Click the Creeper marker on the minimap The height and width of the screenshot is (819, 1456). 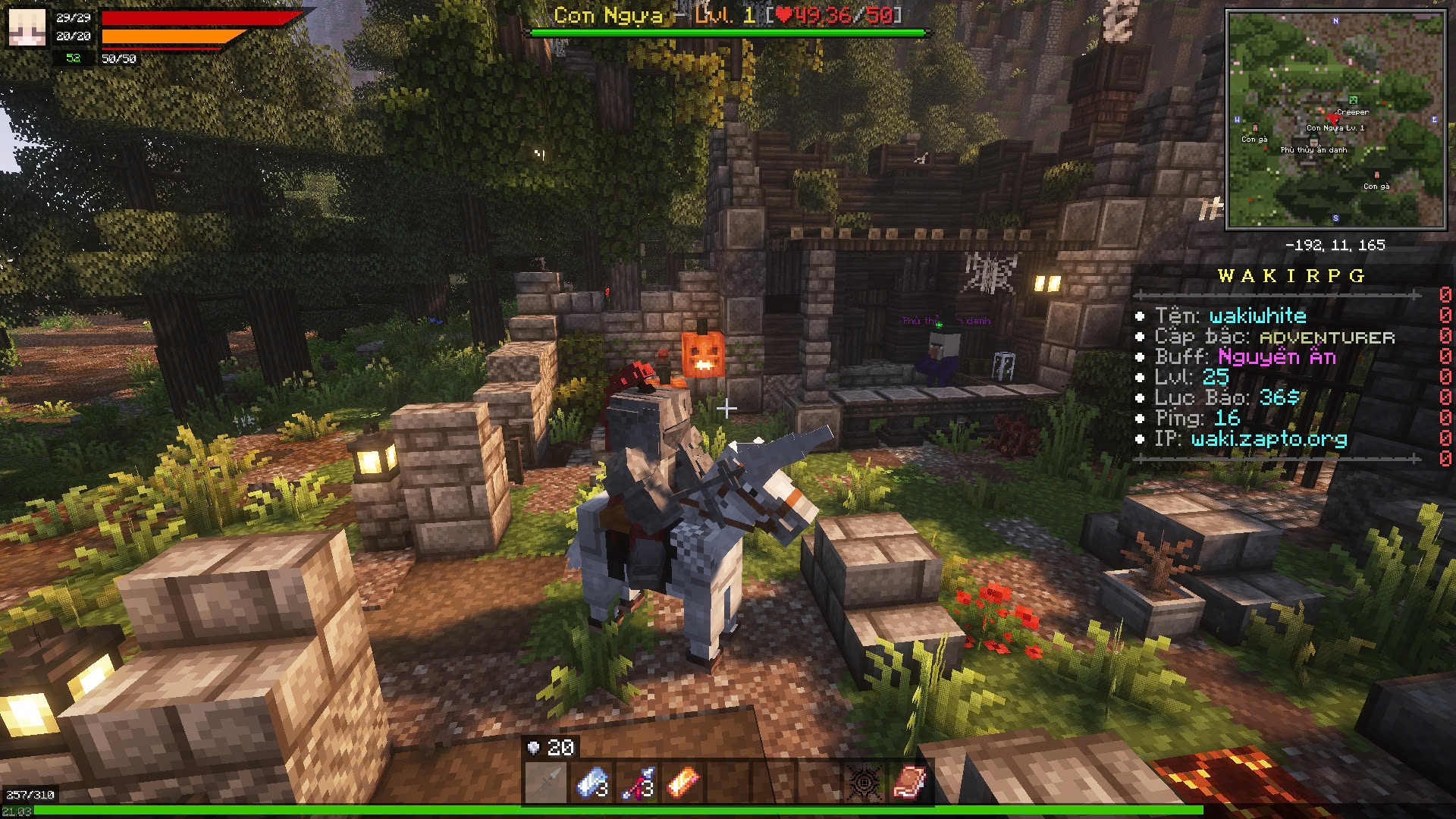tap(1353, 101)
